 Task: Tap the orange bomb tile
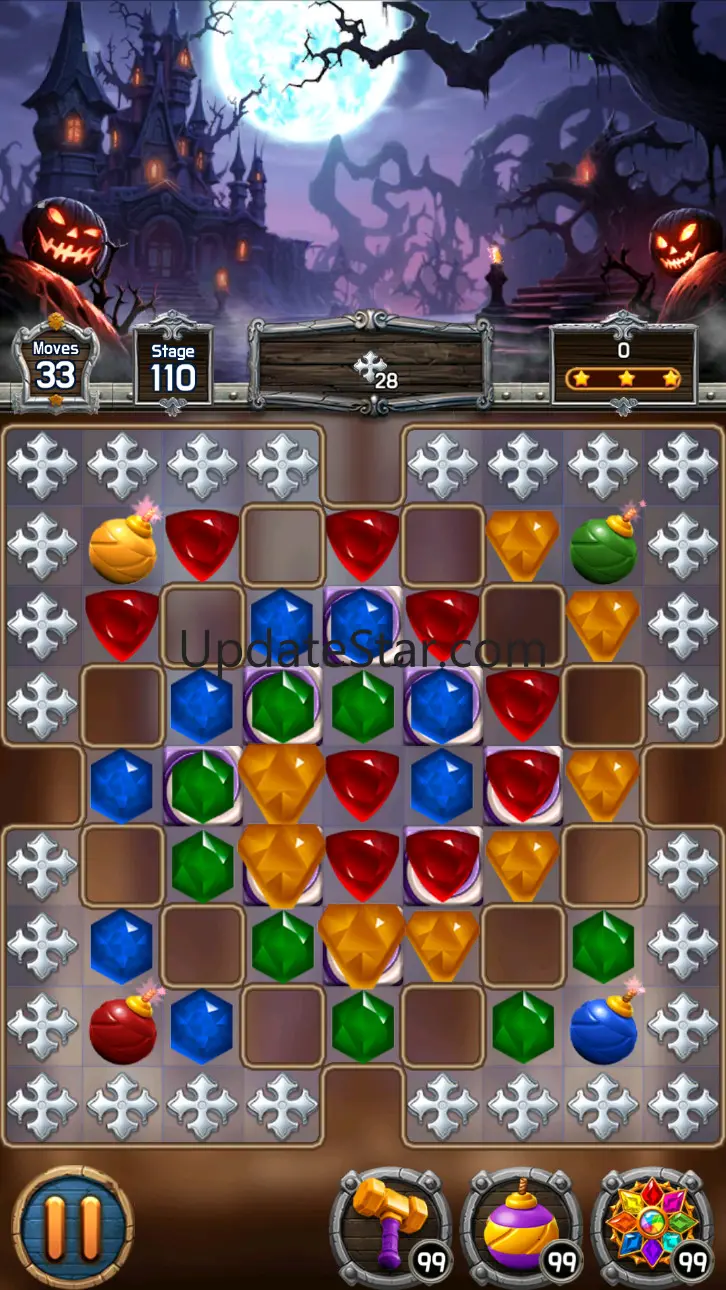[x=122, y=547]
